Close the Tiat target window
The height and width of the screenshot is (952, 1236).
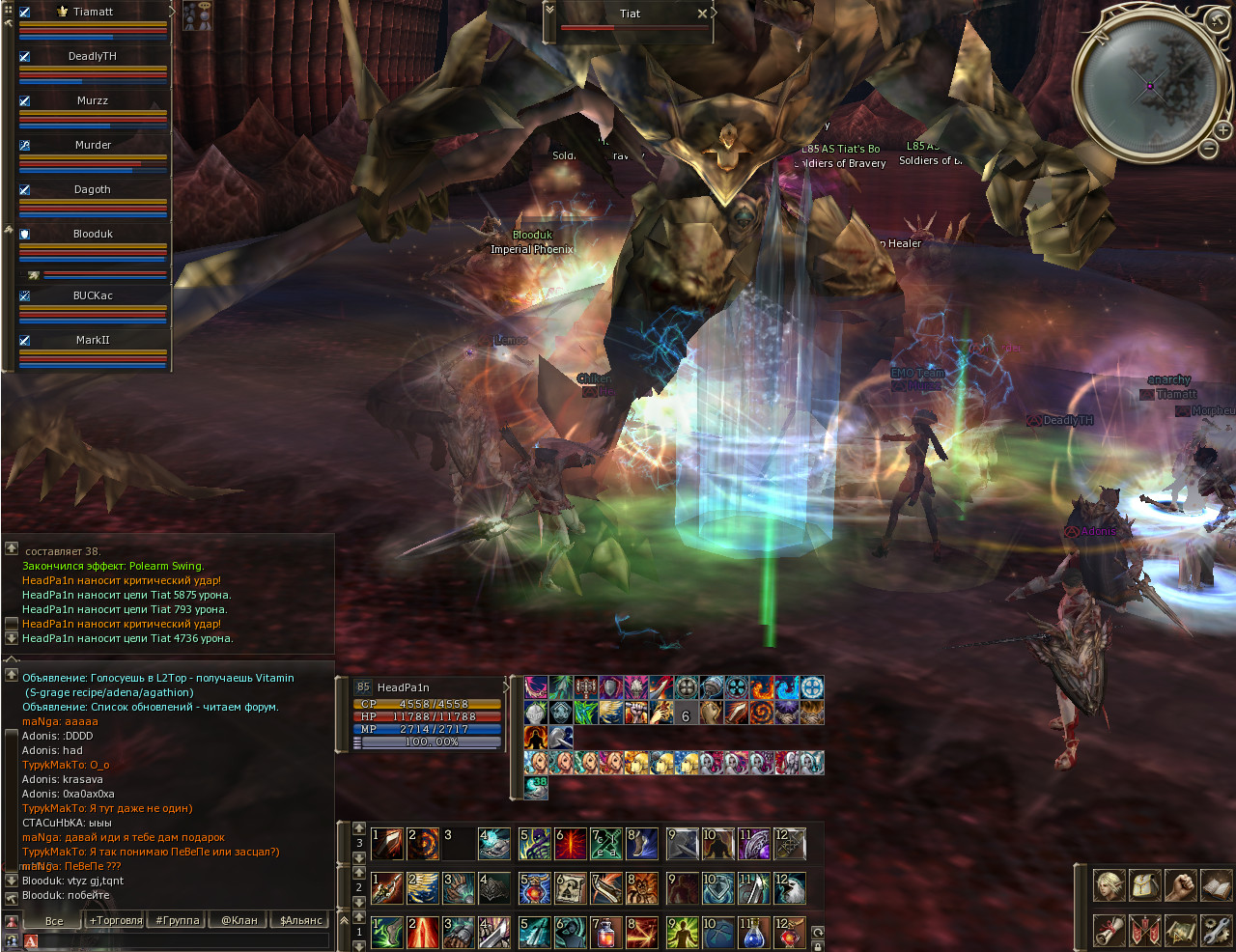pyautogui.click(x=702, y=14)
